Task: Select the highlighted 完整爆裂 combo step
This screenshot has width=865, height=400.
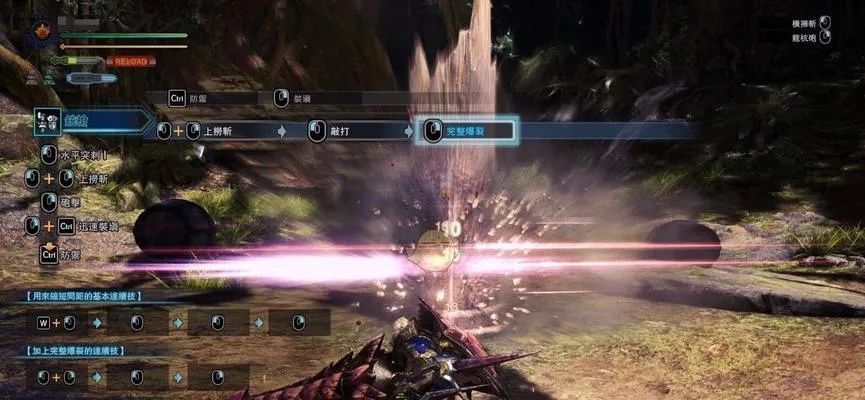Action: point(465,131)
